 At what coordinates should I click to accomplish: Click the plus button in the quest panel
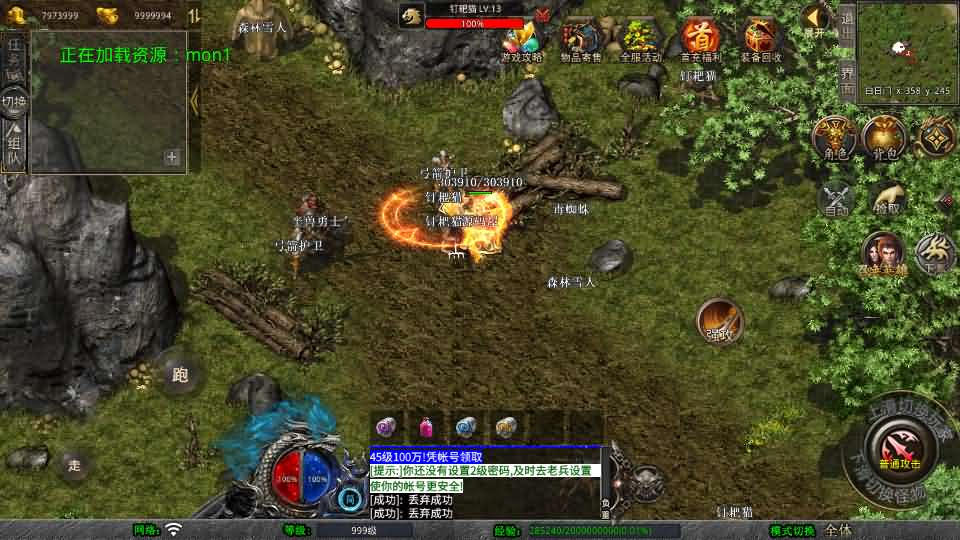pyautogui.click(x=172, y=157)
